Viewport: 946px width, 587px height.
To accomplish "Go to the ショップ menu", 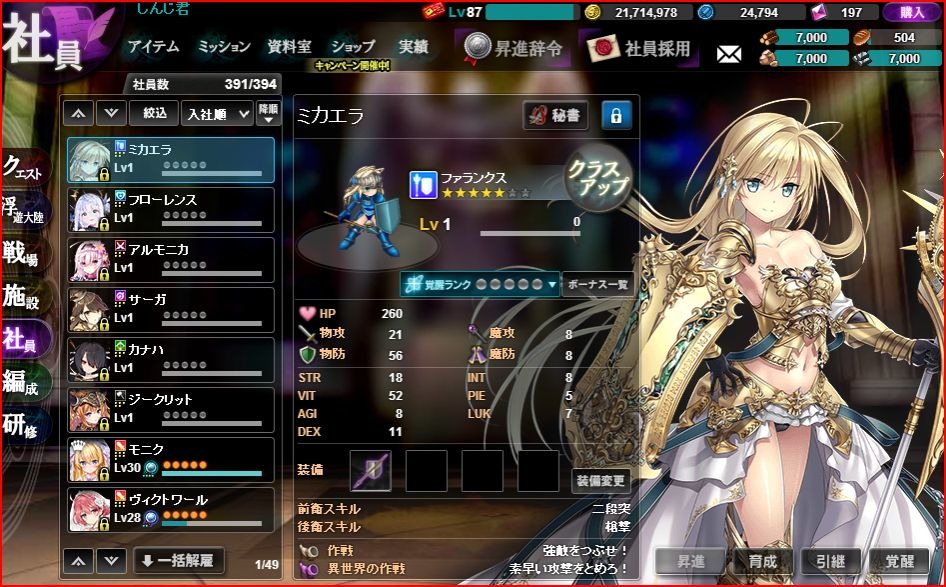I will 352,47.
